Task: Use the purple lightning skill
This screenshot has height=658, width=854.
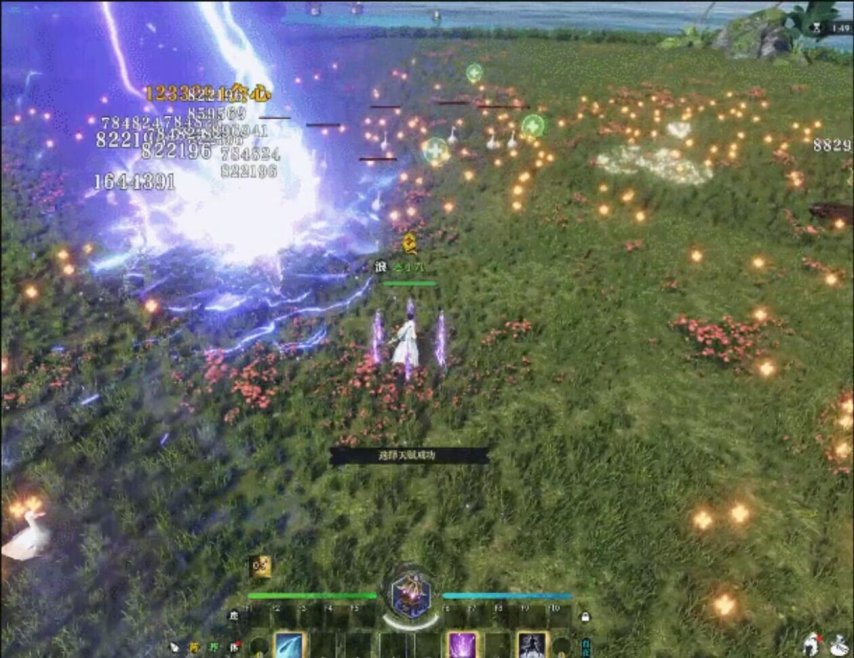Action: click(462, 645)
